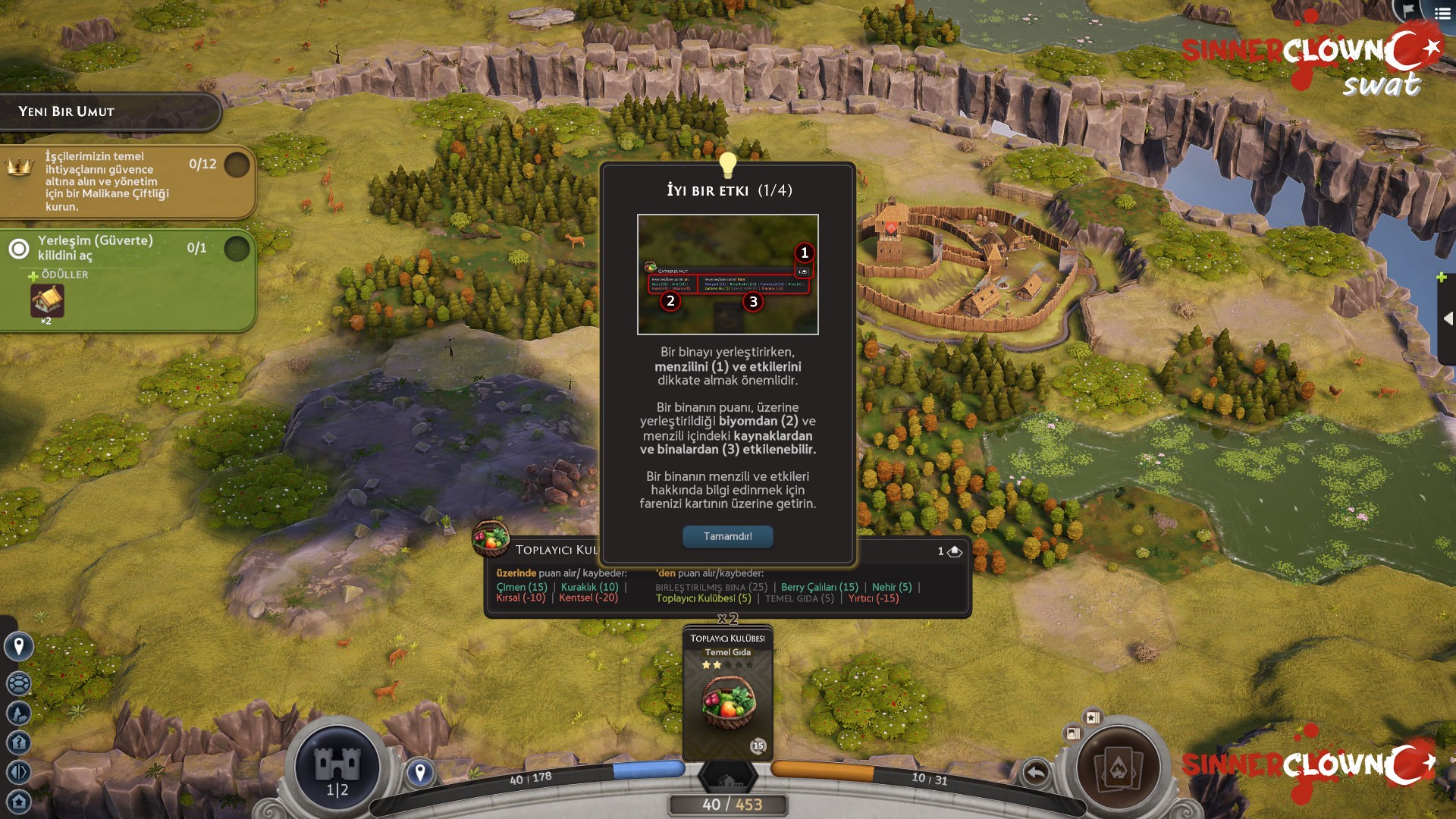Select the Yerleşim (Güverte) unlock objective

coord(125,248)
